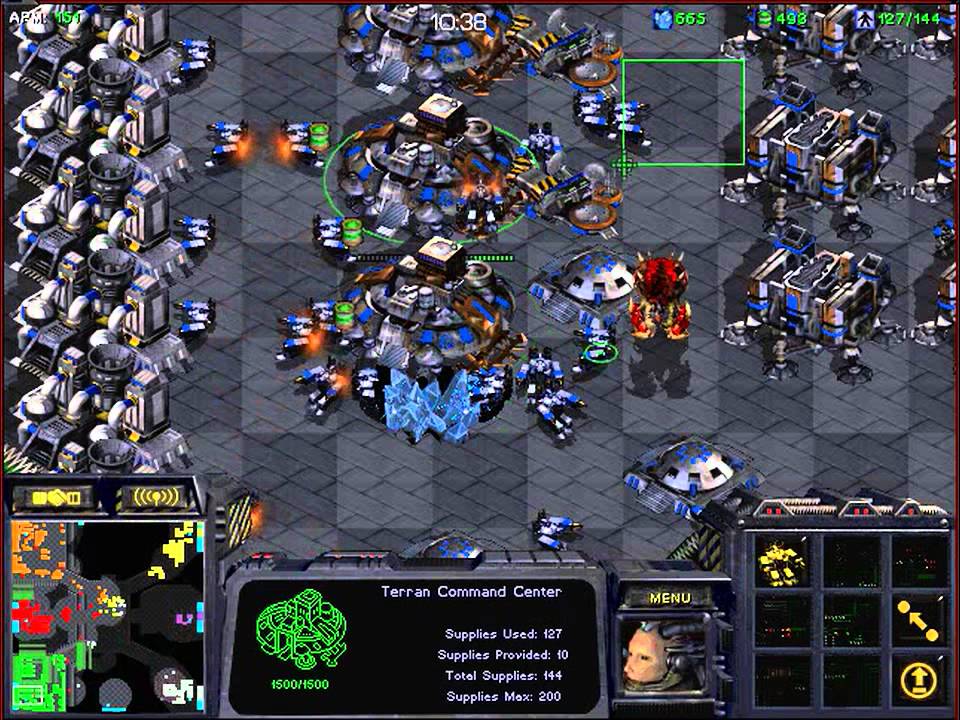Open the game MENU button
The height and width of the screenshot is (720, 960).
pos(669,598)
